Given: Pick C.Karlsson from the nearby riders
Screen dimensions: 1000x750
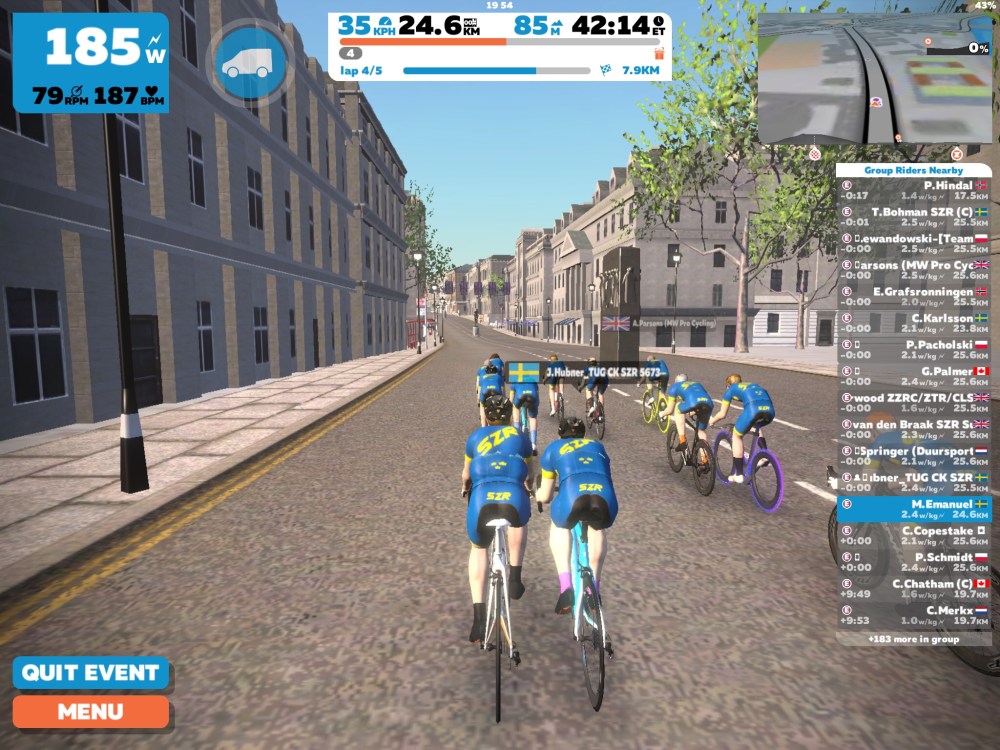Looking at the screenshot, I should coord(913,323).
